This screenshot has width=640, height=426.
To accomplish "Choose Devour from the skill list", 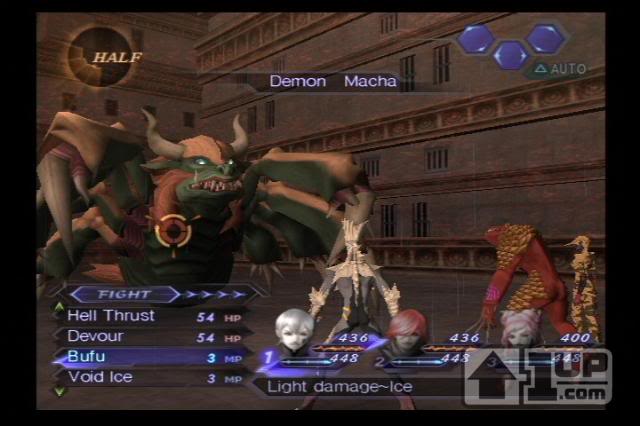I will 96,336.
